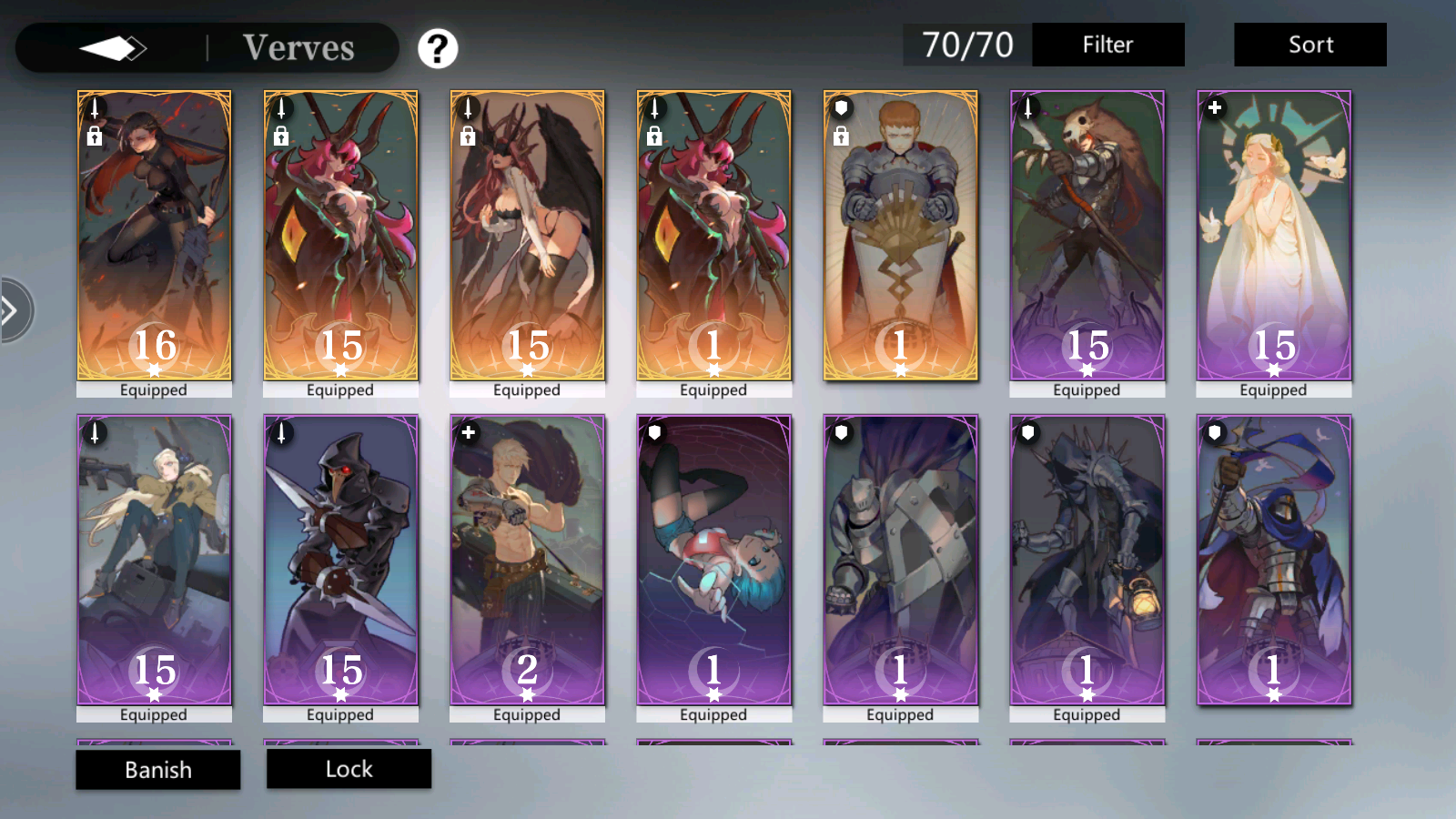Open the help question mark icon
The width and height of the screenshot is (1456, 819).
click(438, 50)
